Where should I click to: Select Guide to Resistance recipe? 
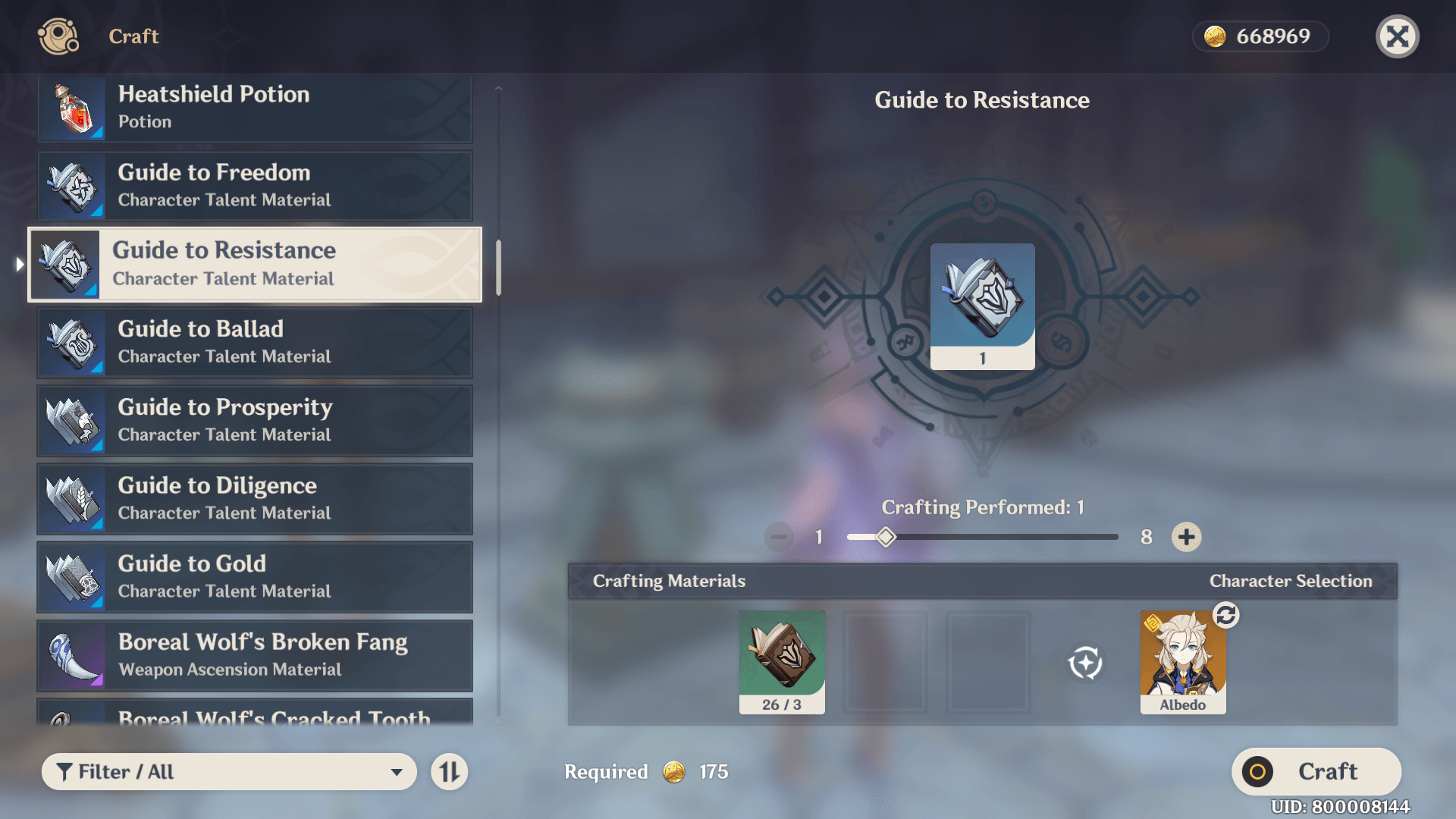tap(255, 265)
